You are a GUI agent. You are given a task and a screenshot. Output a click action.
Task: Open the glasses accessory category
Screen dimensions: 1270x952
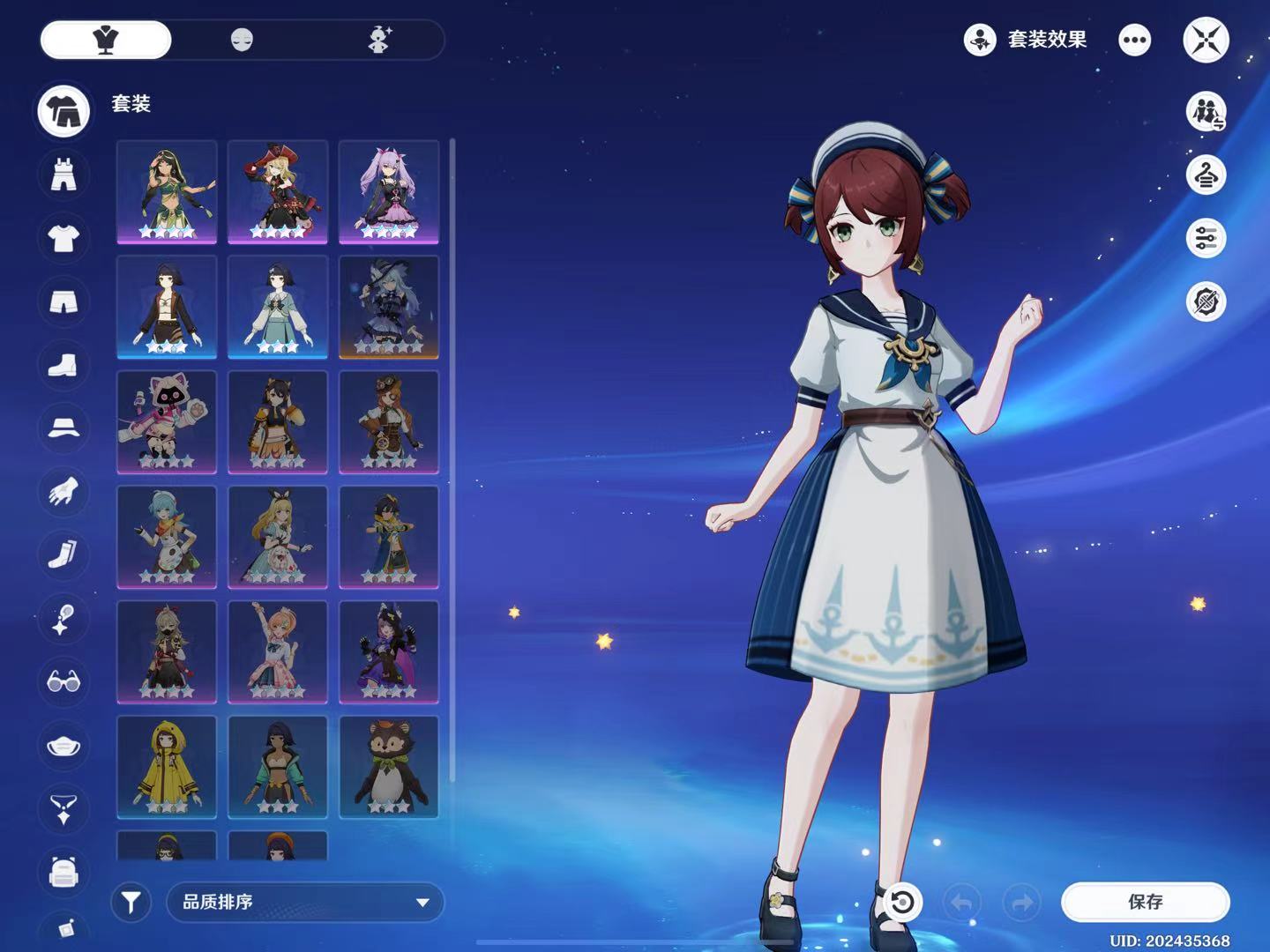pos(63,681)
